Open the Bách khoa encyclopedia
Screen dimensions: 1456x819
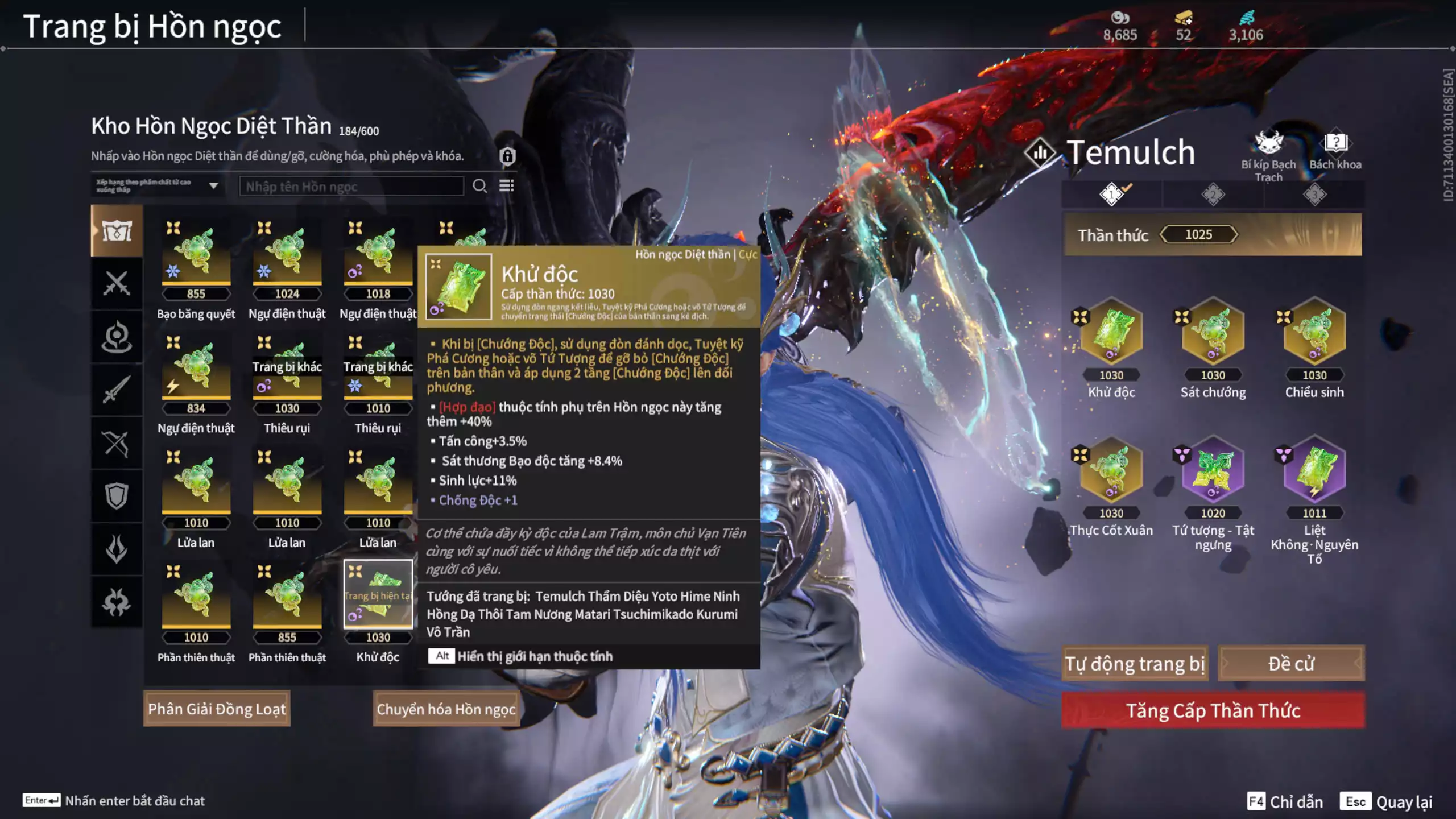(1335, 150)
